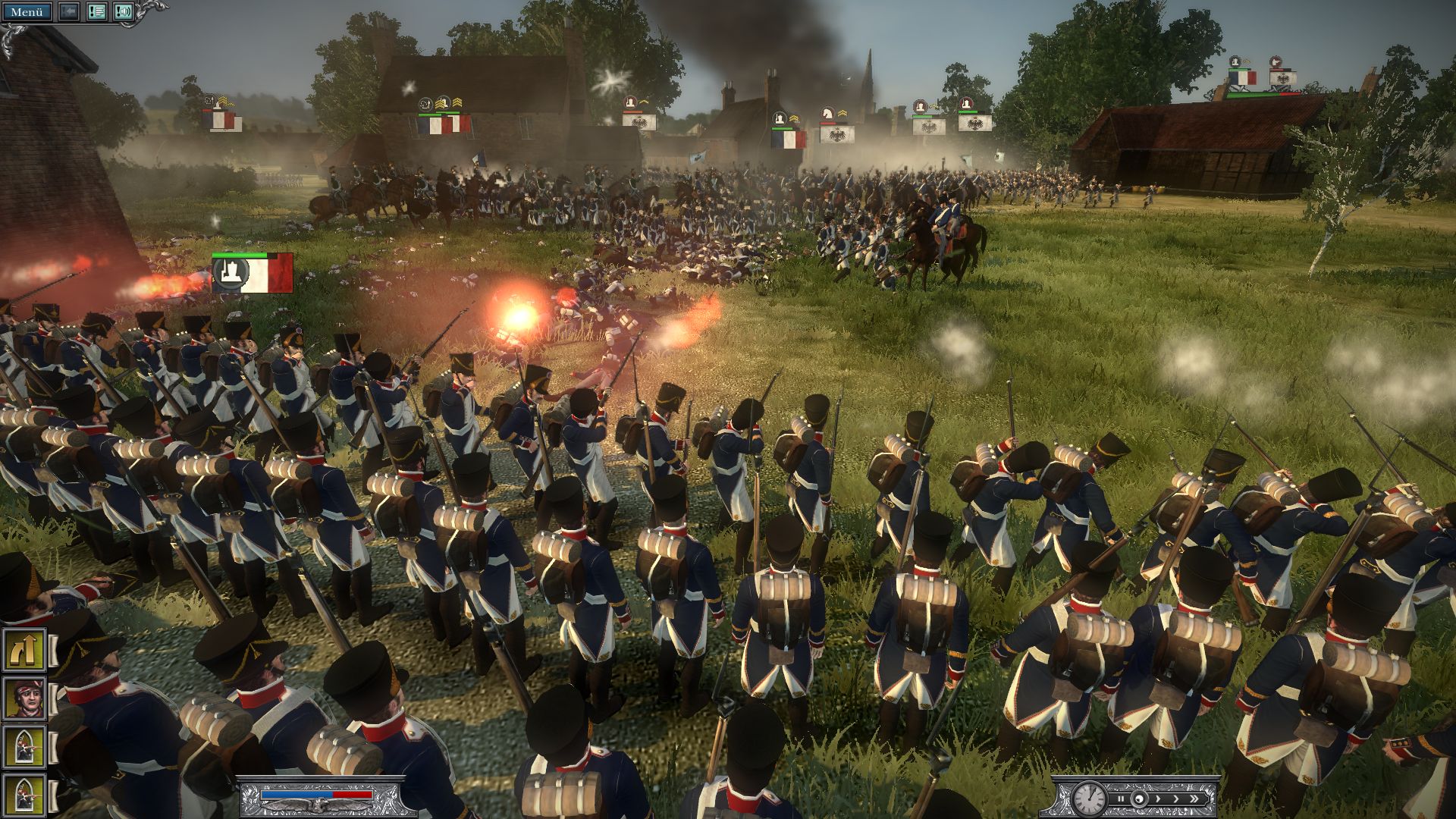
Task: Click the clock face in the speed controls
Action: [1089, 799]
